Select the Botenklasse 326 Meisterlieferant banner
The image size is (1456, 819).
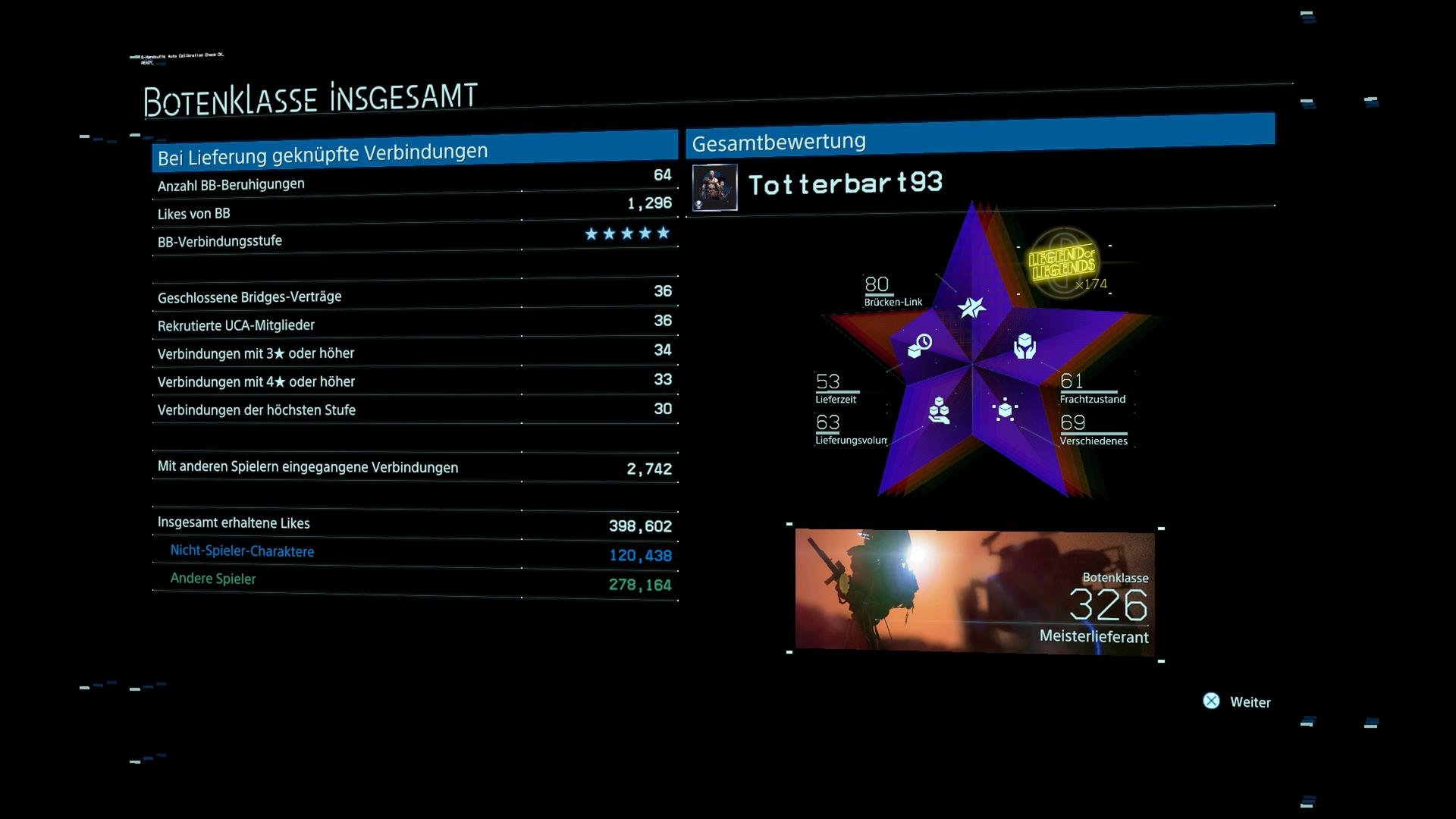pyautogui.click(x=974, y=591)
